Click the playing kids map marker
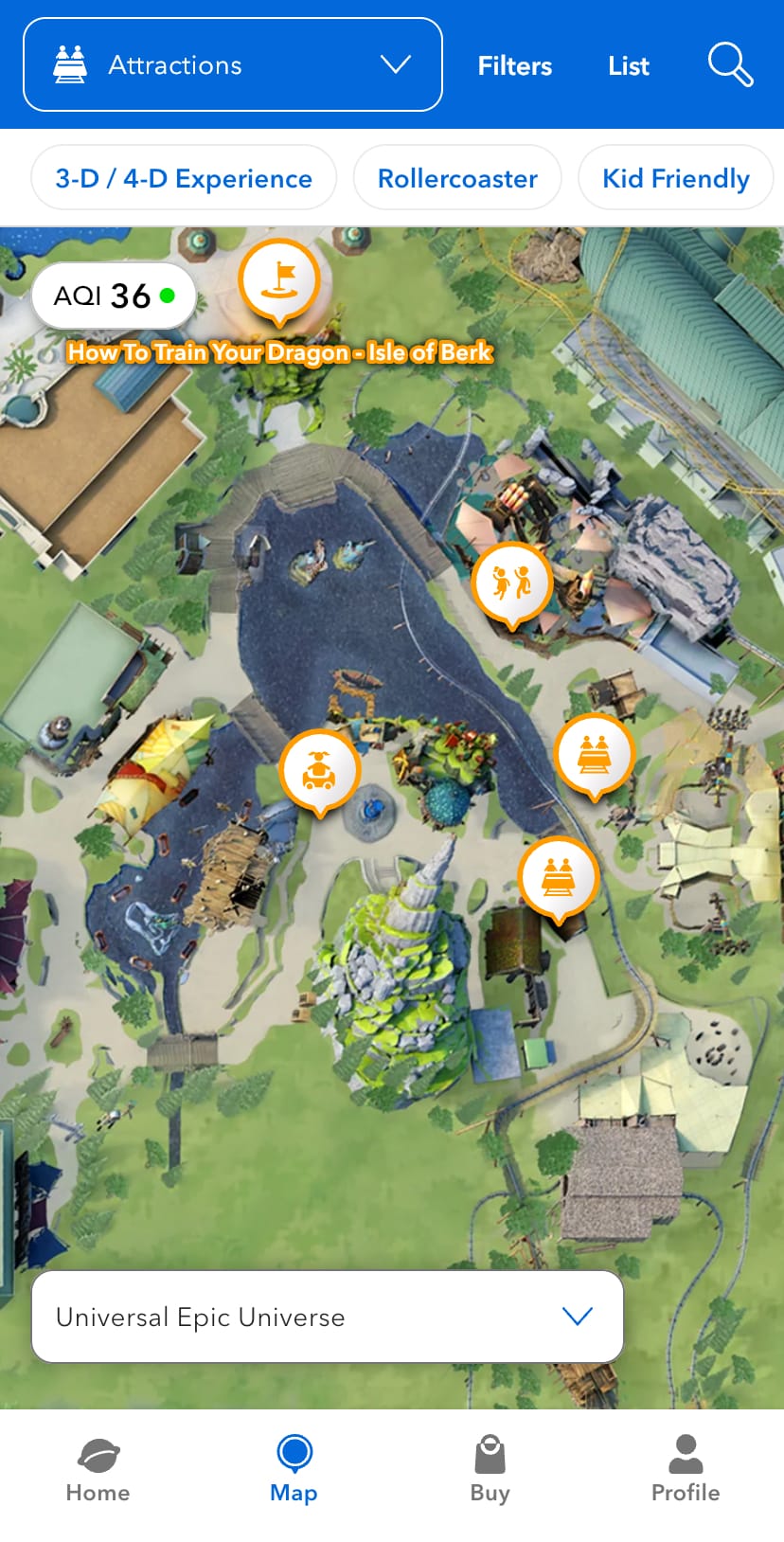The height and width of the screenshot is (1542, 784). [511, 583]
